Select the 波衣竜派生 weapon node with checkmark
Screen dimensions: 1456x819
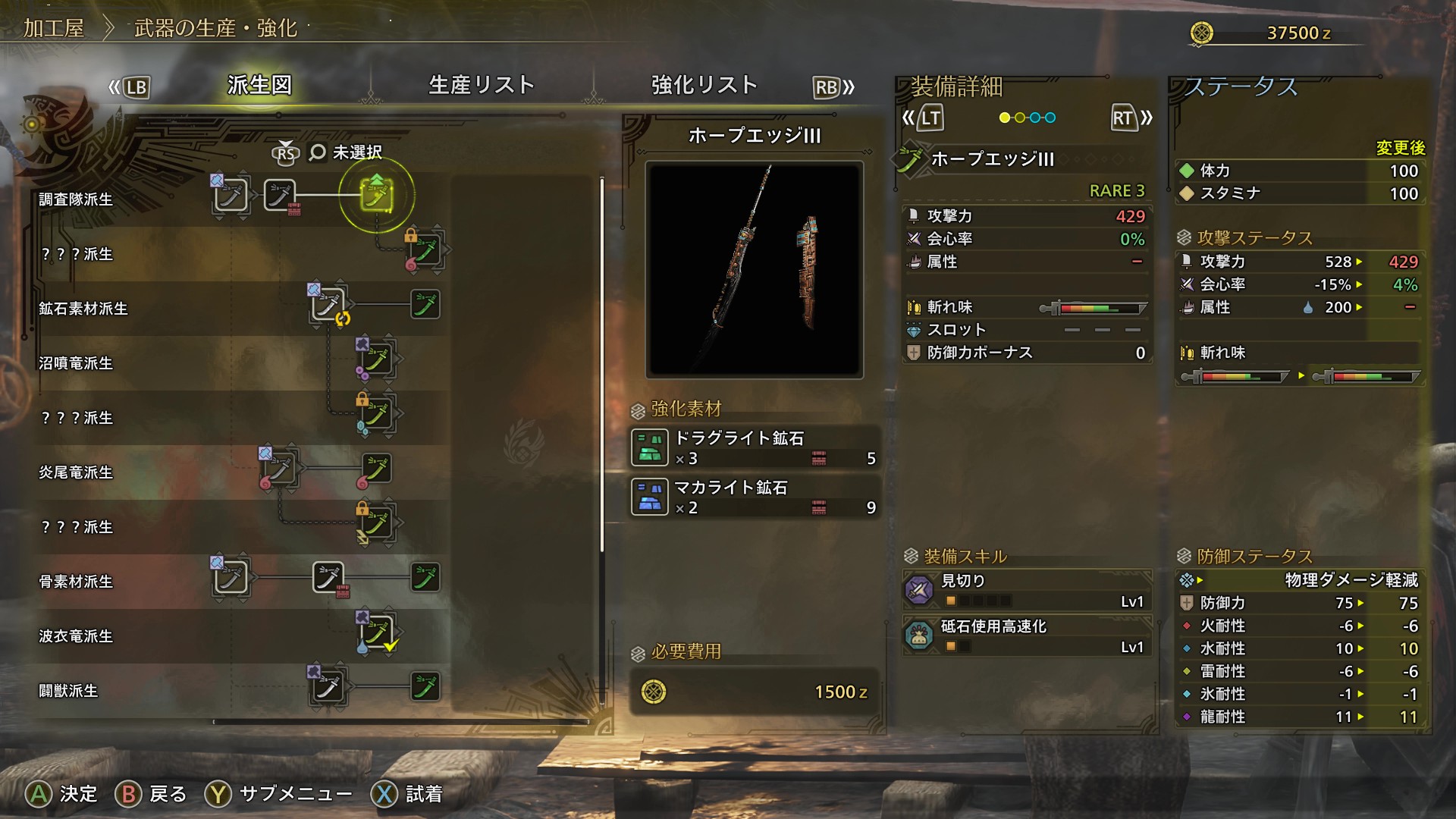tap(376, 632)
